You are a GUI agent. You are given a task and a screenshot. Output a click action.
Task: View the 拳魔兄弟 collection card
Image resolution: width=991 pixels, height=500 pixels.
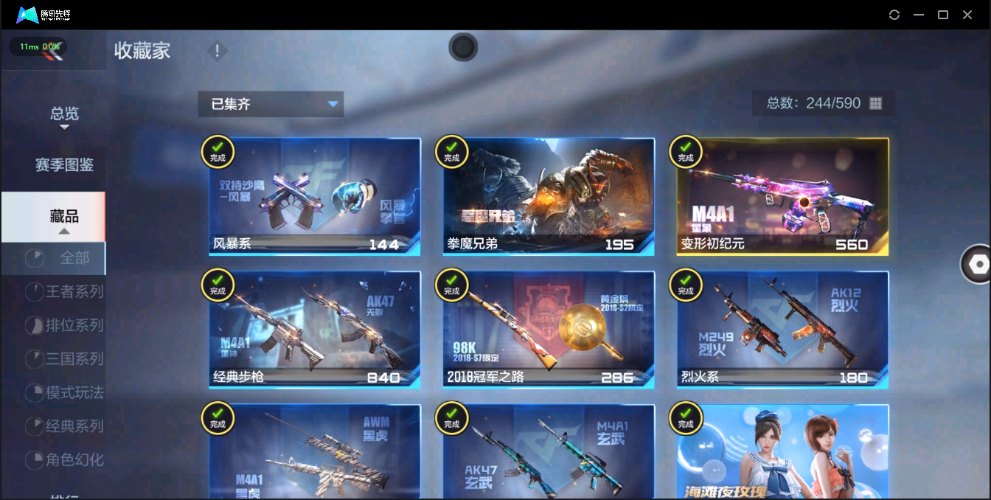pos(548,196)
